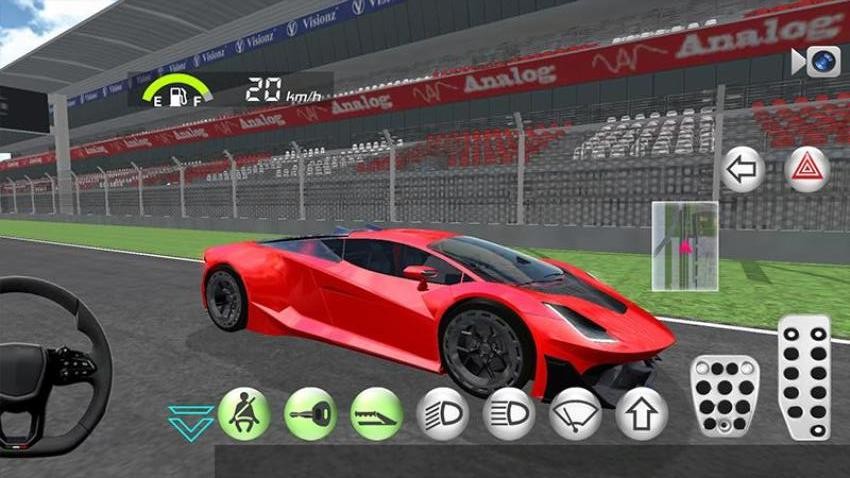Viewport: 850px width, 478px height.
Task: Turn the ignition key button
Action: 310,414
